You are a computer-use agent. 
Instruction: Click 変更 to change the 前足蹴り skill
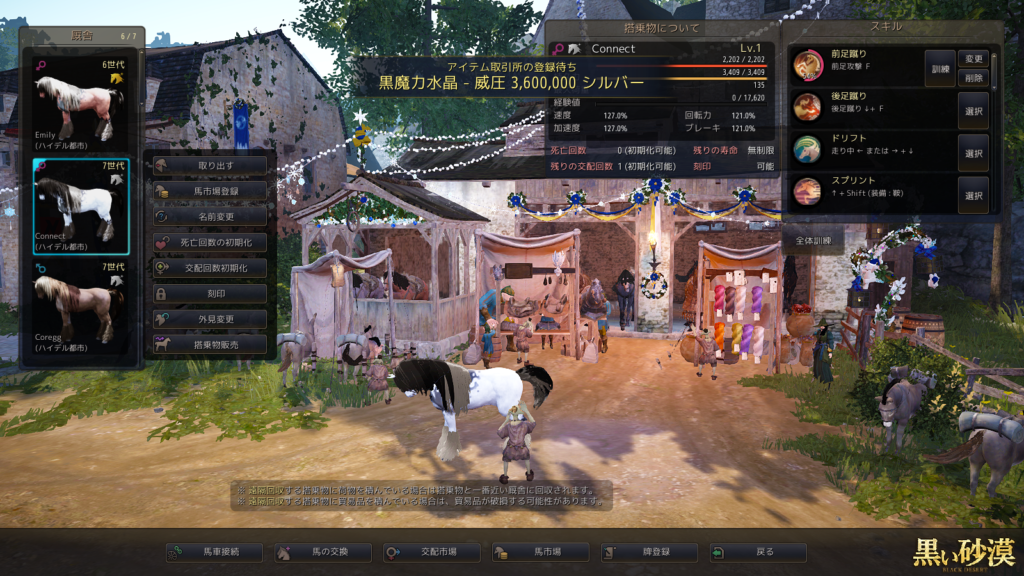pyautogui.click(x=973, y=58)
